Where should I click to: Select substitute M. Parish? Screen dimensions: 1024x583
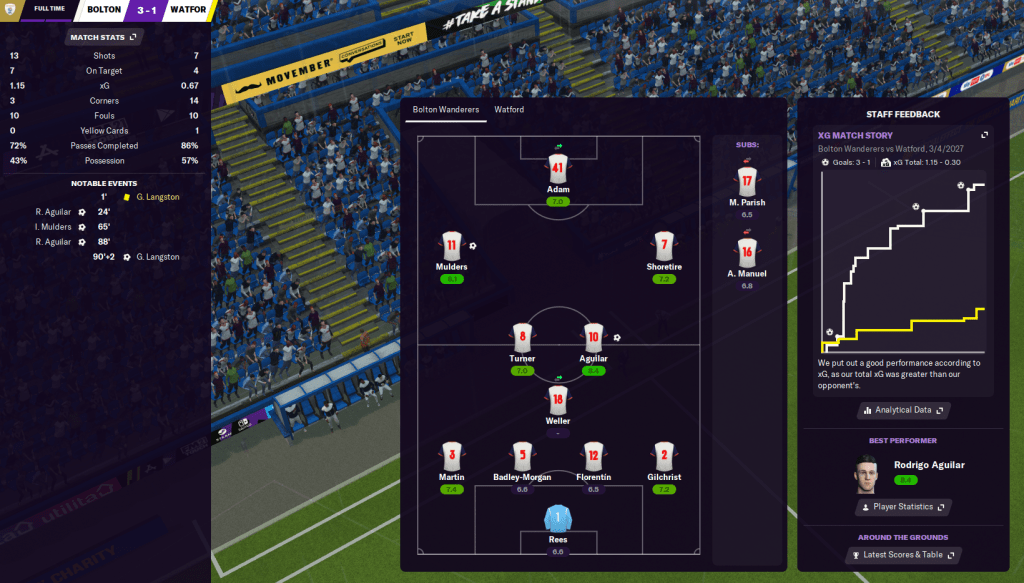(747, 182)
